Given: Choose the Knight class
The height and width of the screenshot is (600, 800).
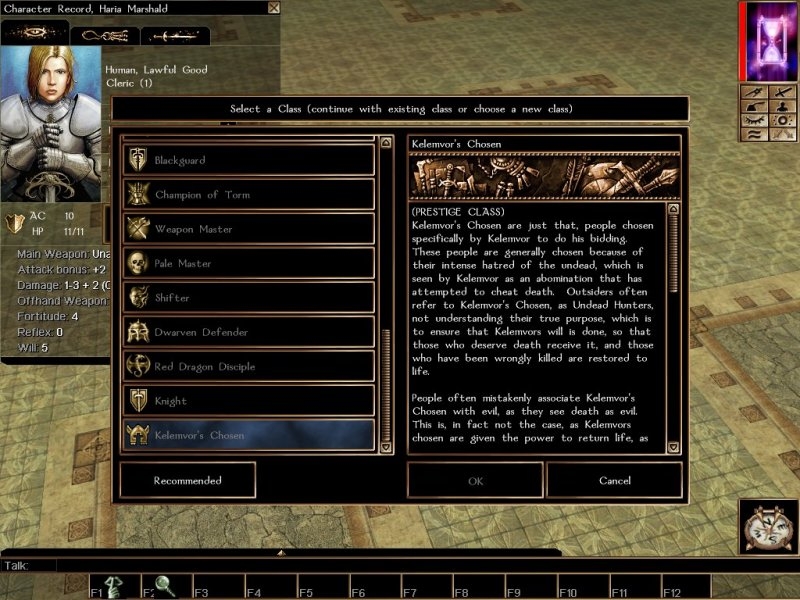Looking at the screenshot, I should [x=248, y=401].
